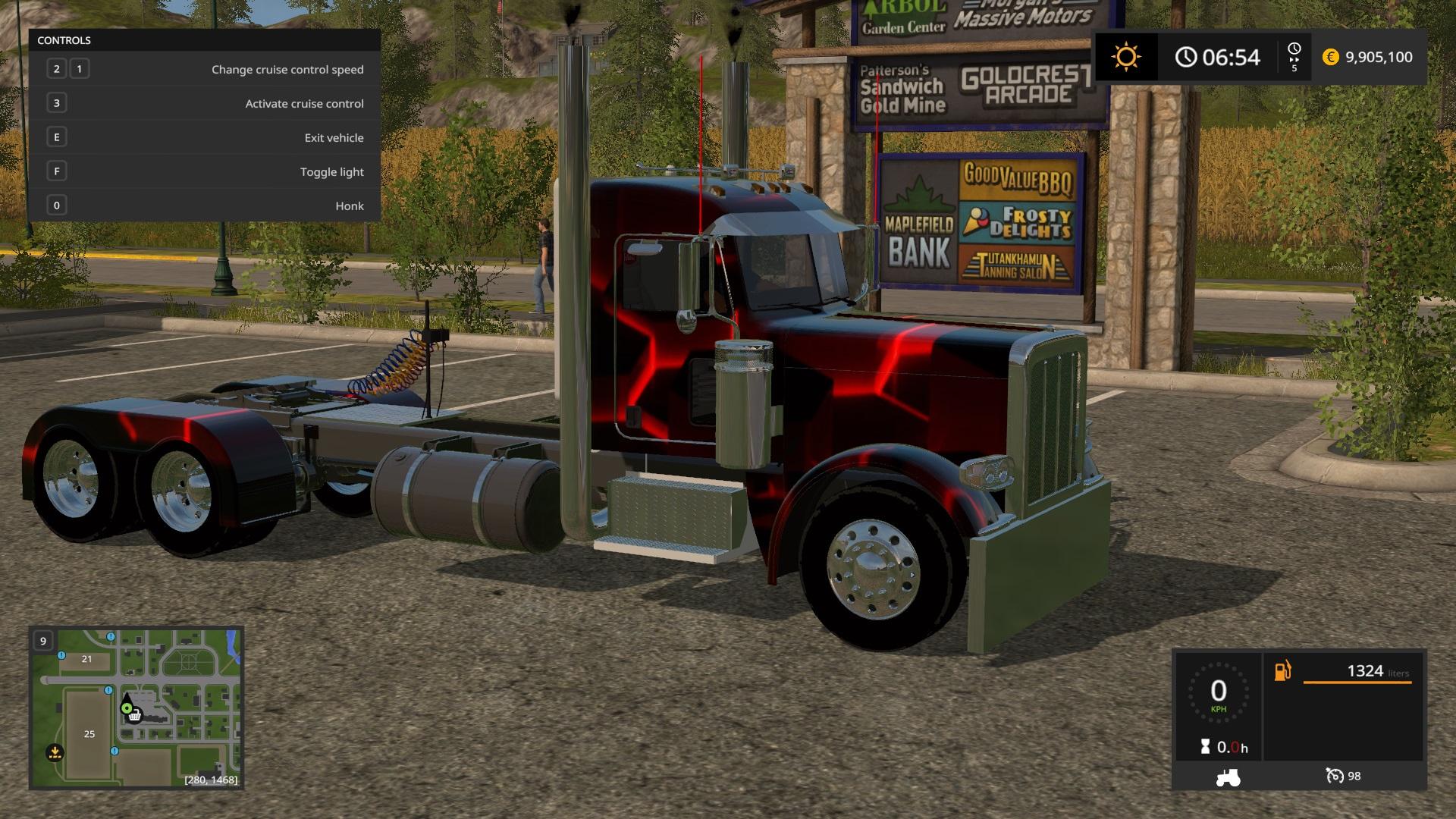Click the yellow unloading marker on minimap
This screenshot has height=819, width=1456.
(55, 753)
